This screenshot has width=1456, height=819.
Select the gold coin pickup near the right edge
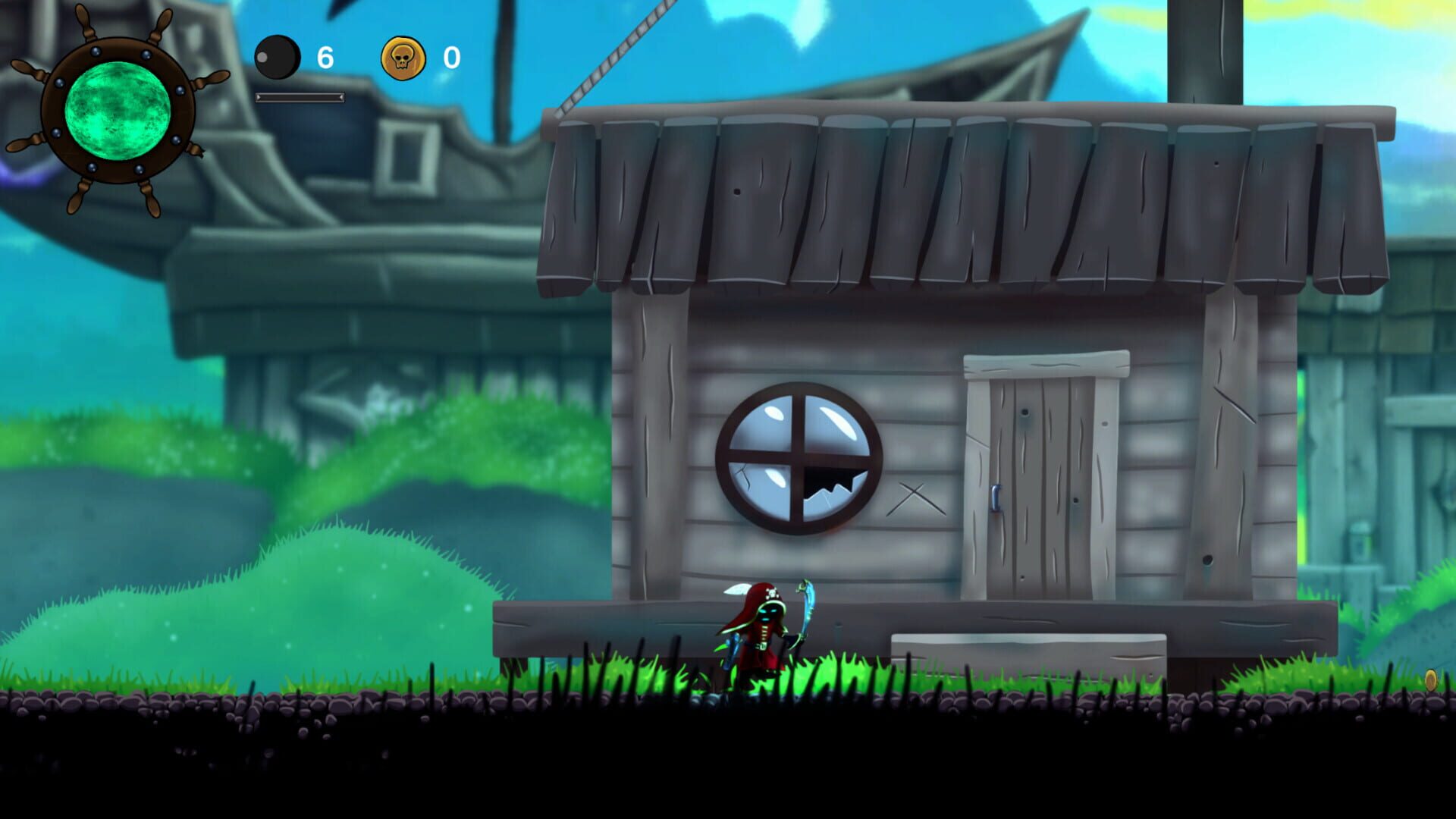(1431, 679)
